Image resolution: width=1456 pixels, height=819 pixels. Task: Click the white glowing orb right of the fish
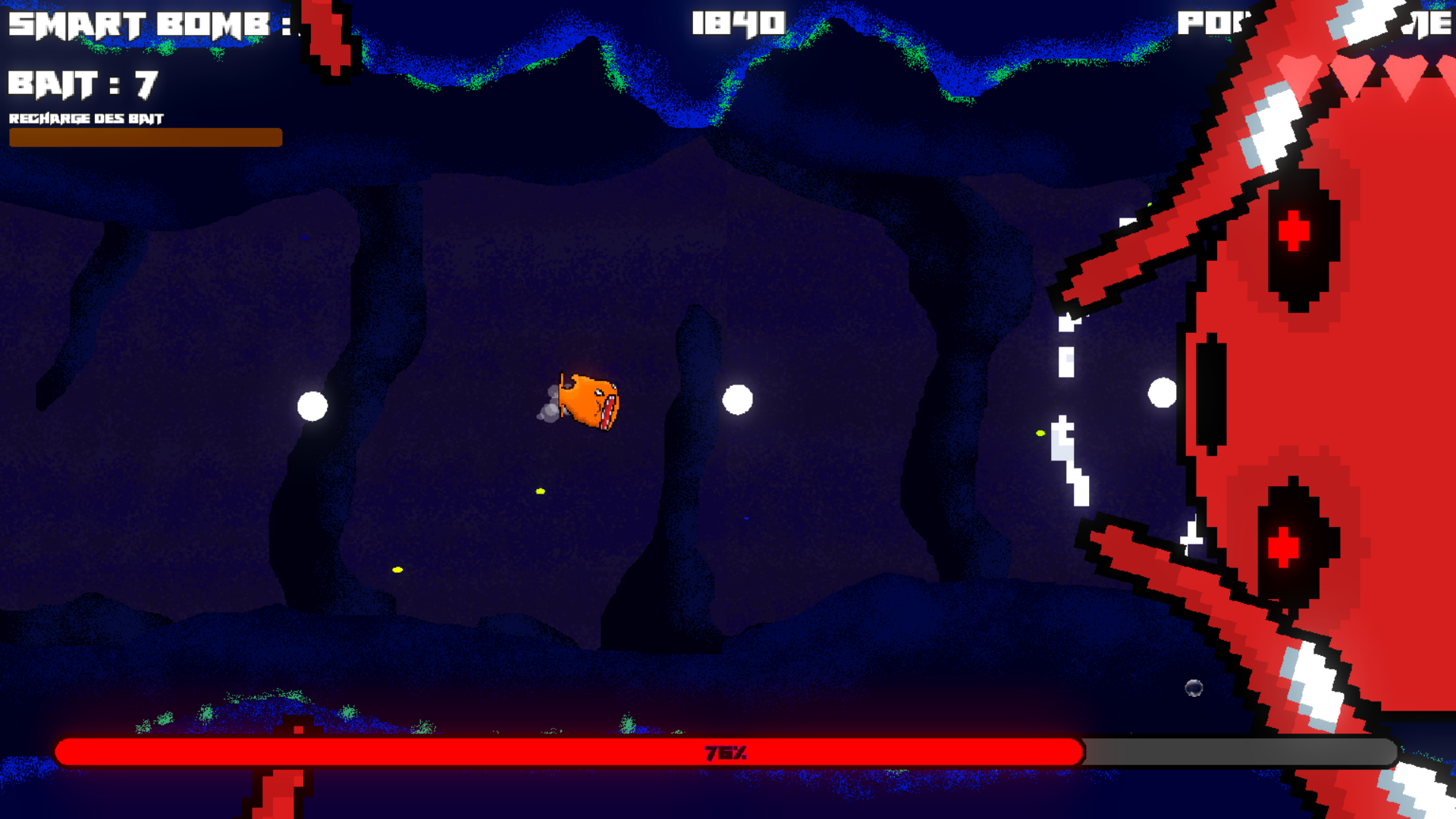point(737,400)
